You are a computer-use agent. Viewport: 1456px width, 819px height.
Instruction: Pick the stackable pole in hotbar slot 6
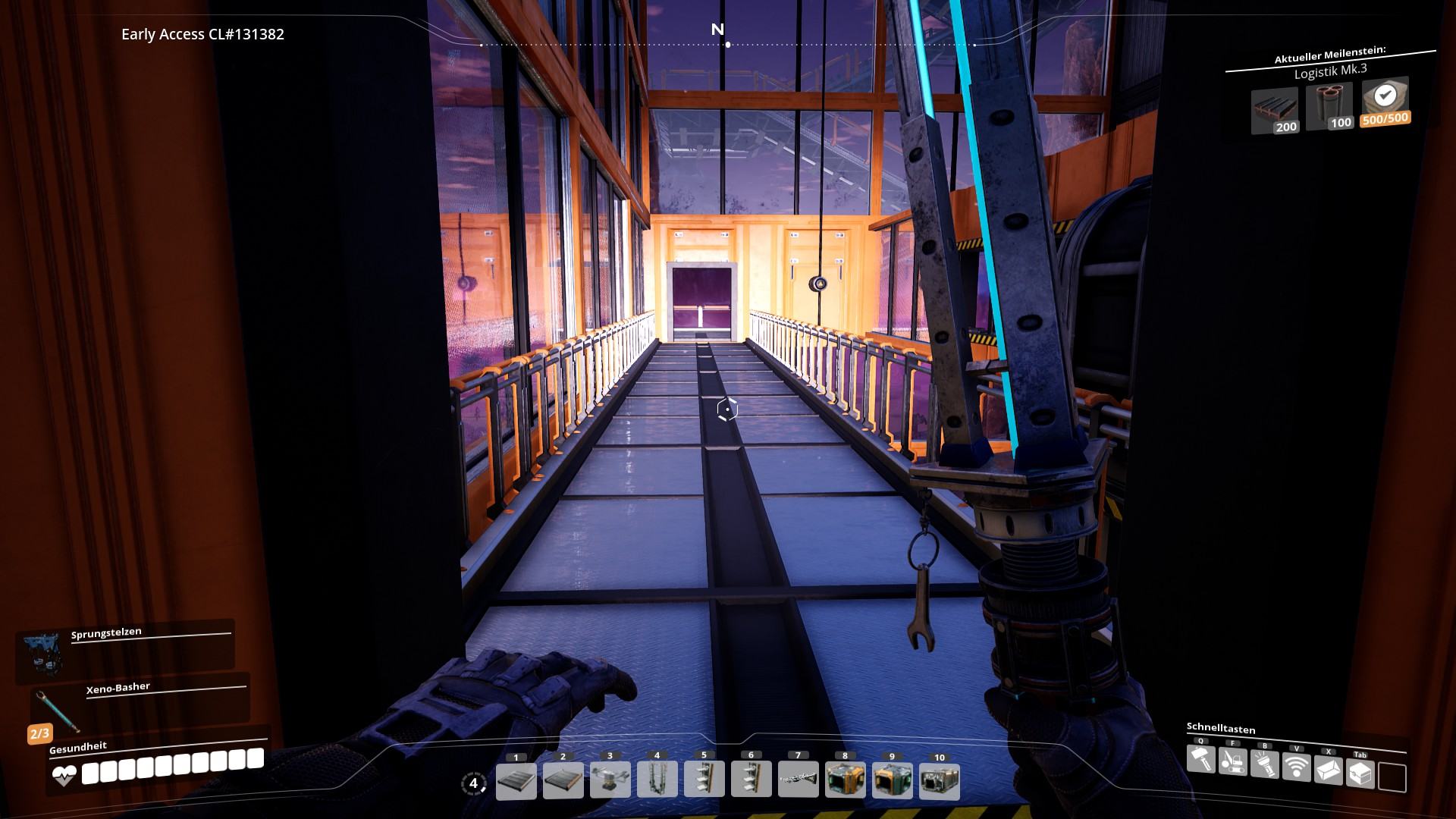[752, 781]
